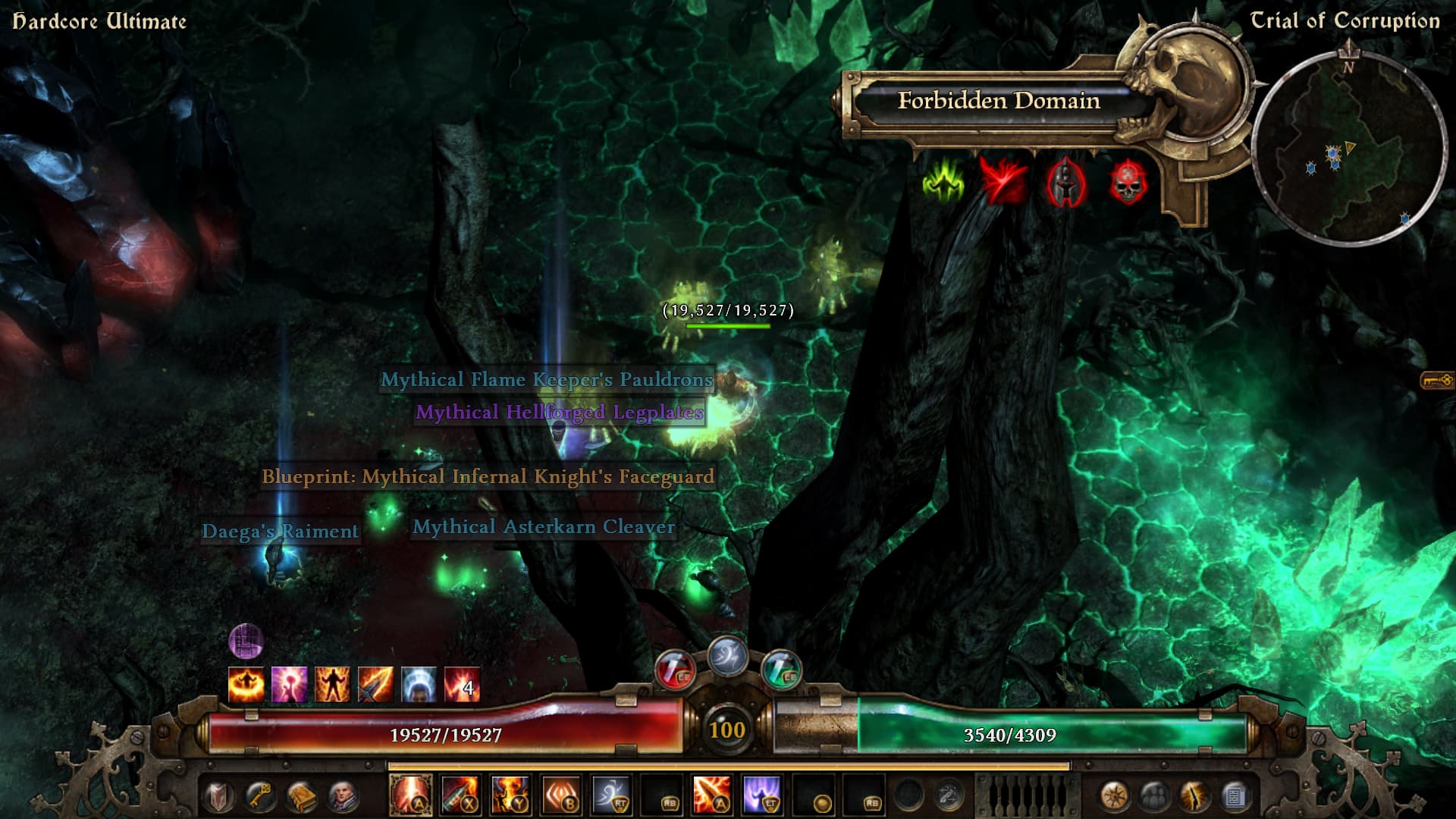
Task: Use the flaming bottle grenade skill
Action: click(x=460, y=795)
